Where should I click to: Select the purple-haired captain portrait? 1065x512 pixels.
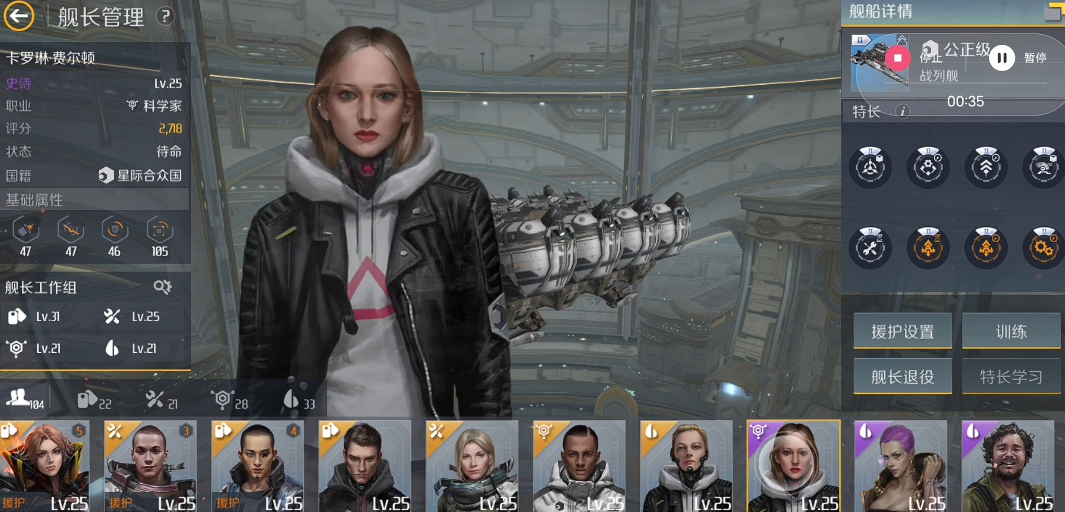click(x=900, y=466)
